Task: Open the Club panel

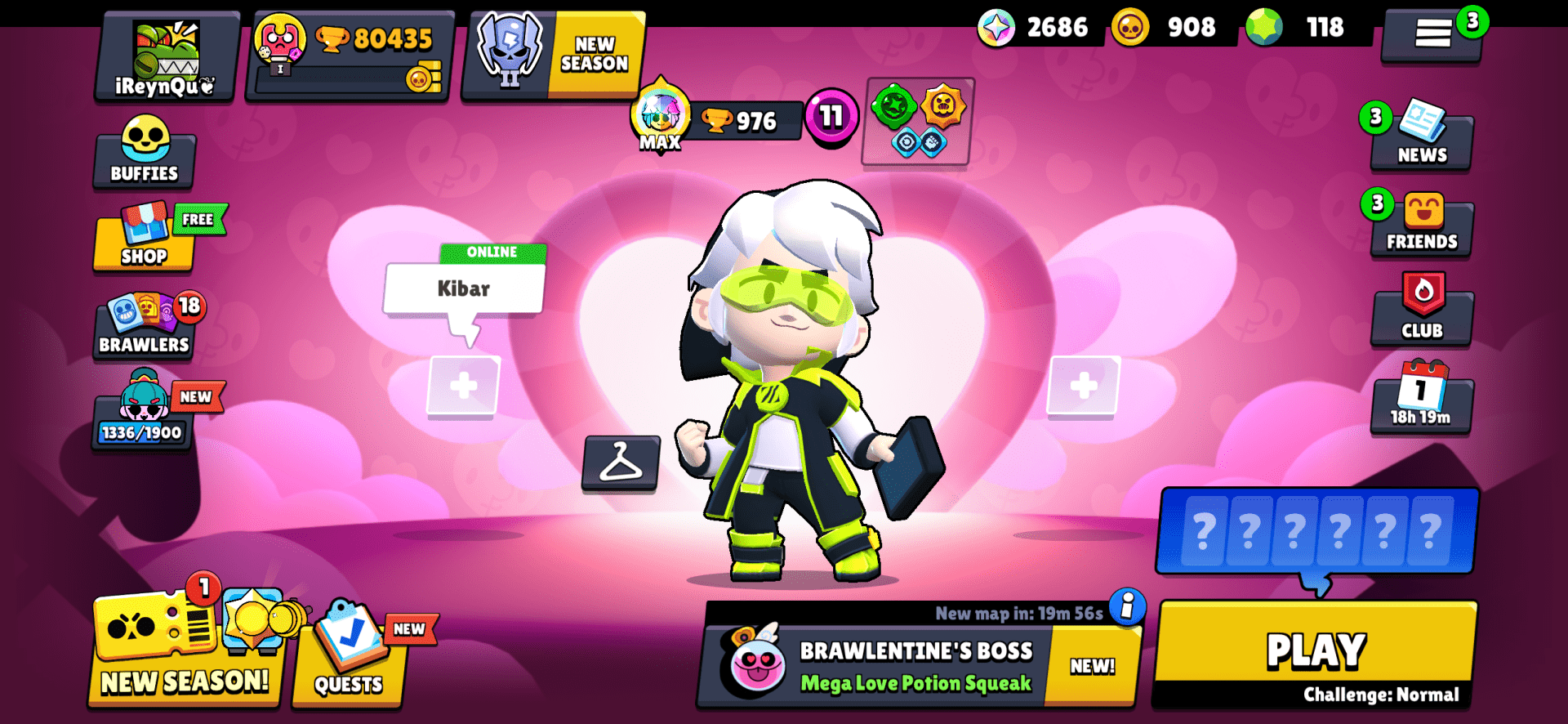Action: point(1421,313)
